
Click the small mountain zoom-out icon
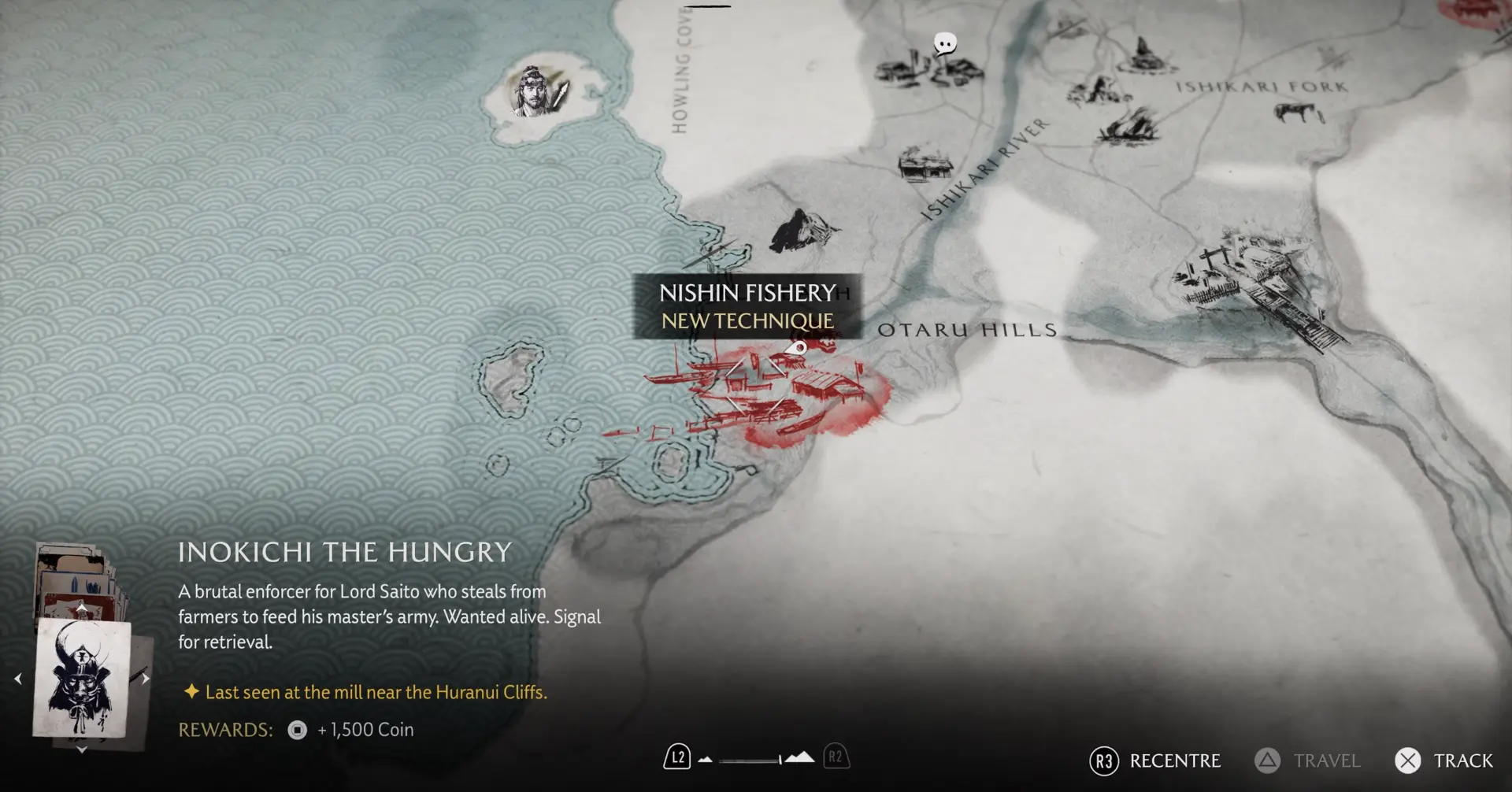click(x=706, y=760)
